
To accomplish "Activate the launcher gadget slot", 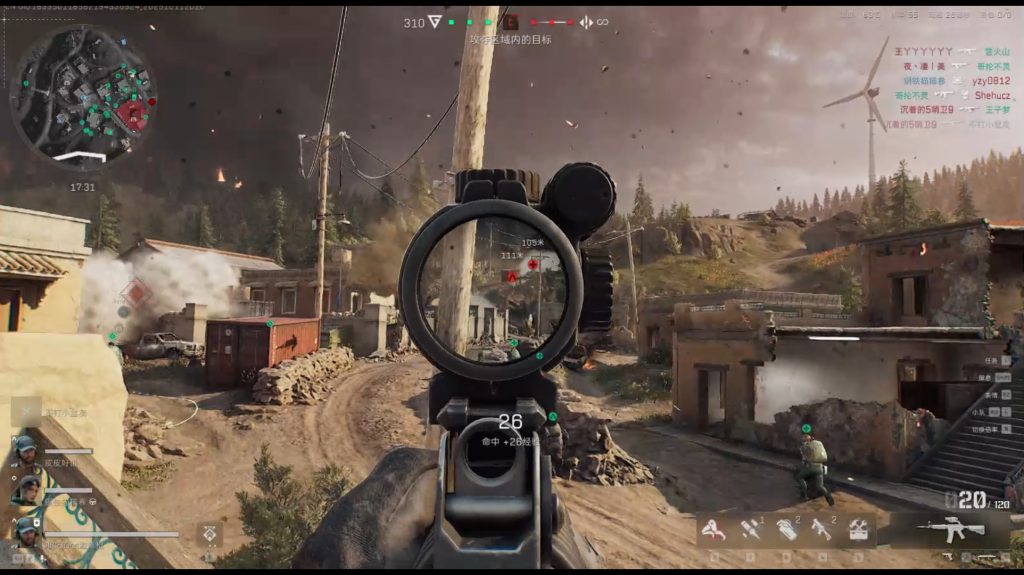I will click(822, 530).
